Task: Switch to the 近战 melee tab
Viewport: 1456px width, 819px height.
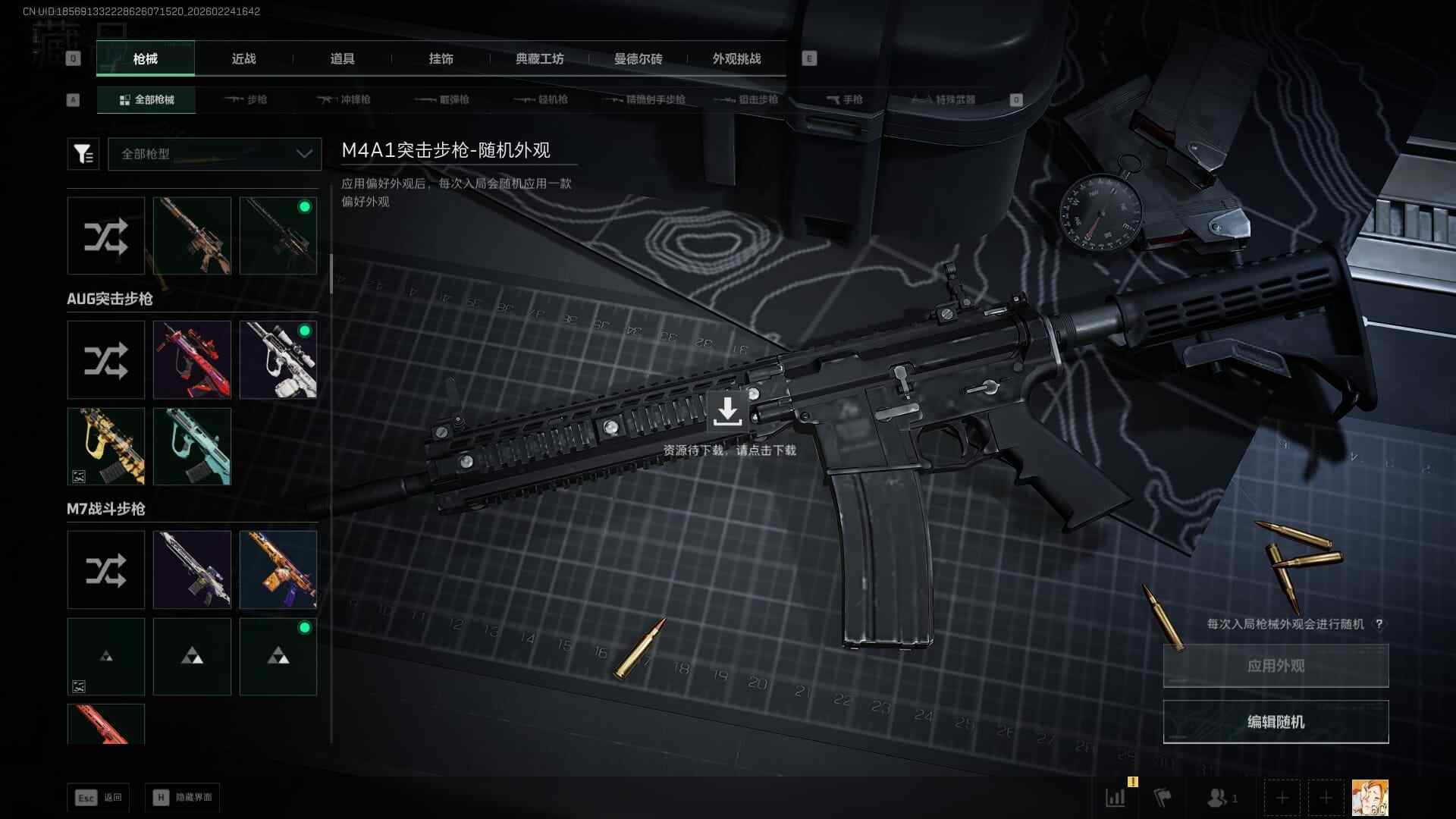Action: pyautogui.click(x=243, y=58)
